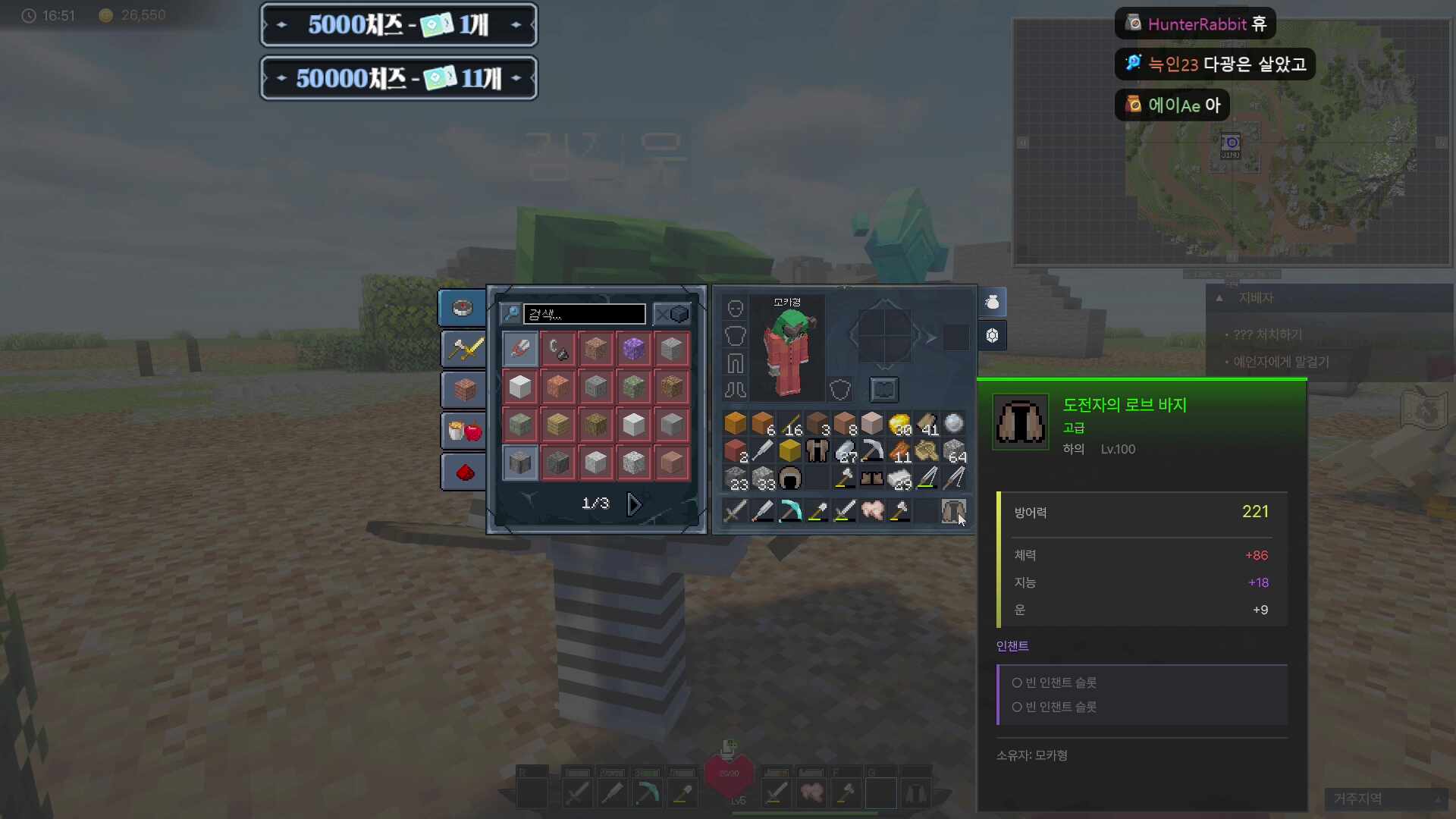Open the recipe book button
Viewport: 1456px width, 819px height.
[x=883, y=390]
